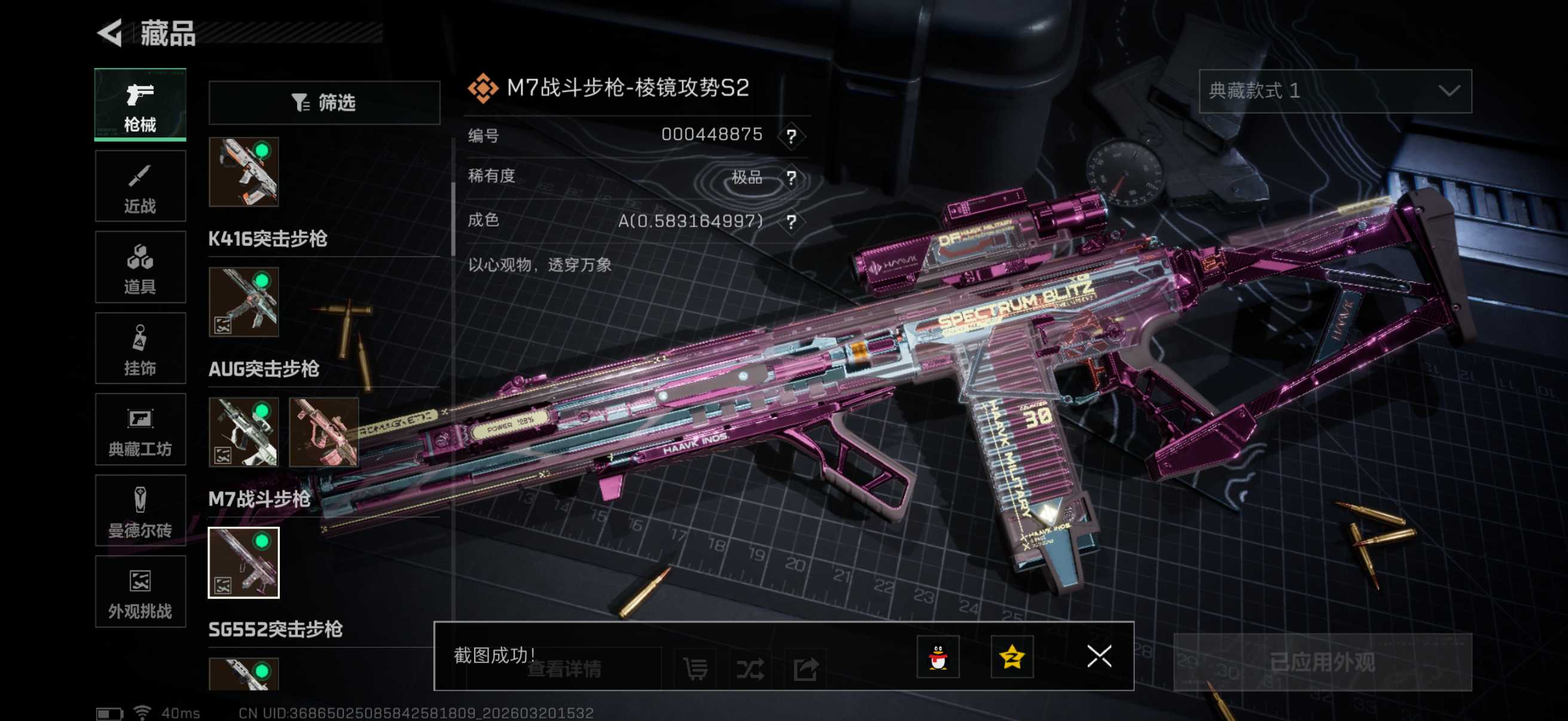Open the 筛选 filter button
The width and height of the screenshot is (1568, 721).
click(324, 103)
